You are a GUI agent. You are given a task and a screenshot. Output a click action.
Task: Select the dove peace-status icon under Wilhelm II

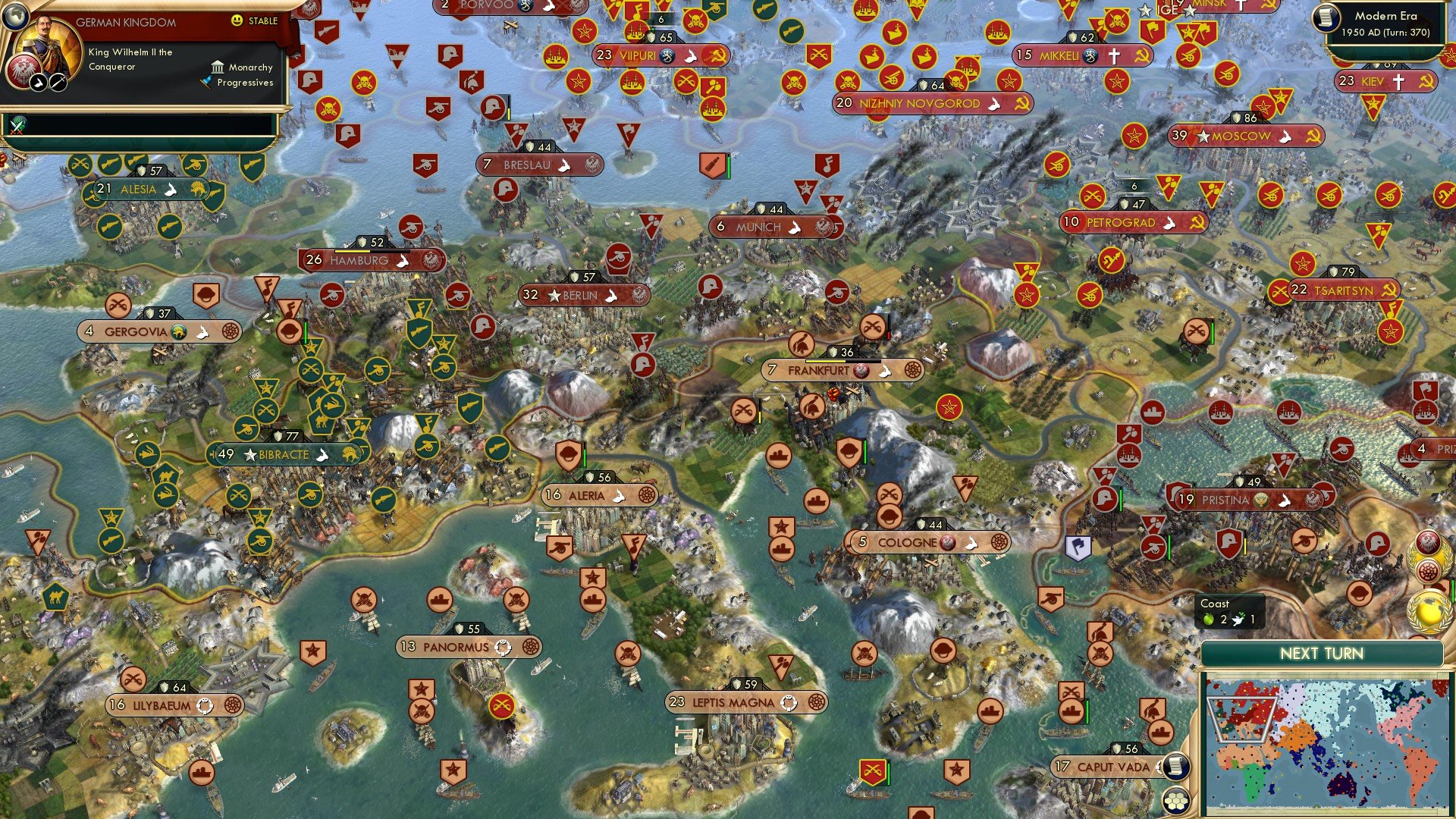tap(40, 83)
